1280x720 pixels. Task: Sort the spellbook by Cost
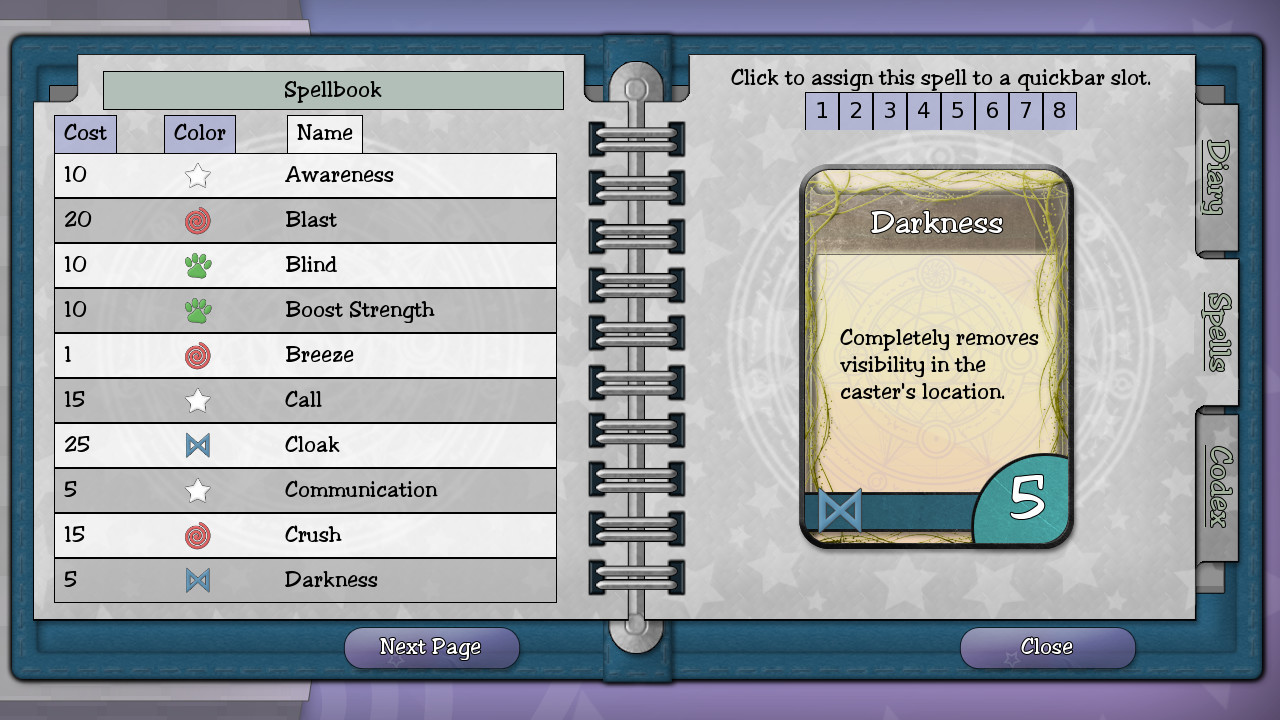[85, 133]
